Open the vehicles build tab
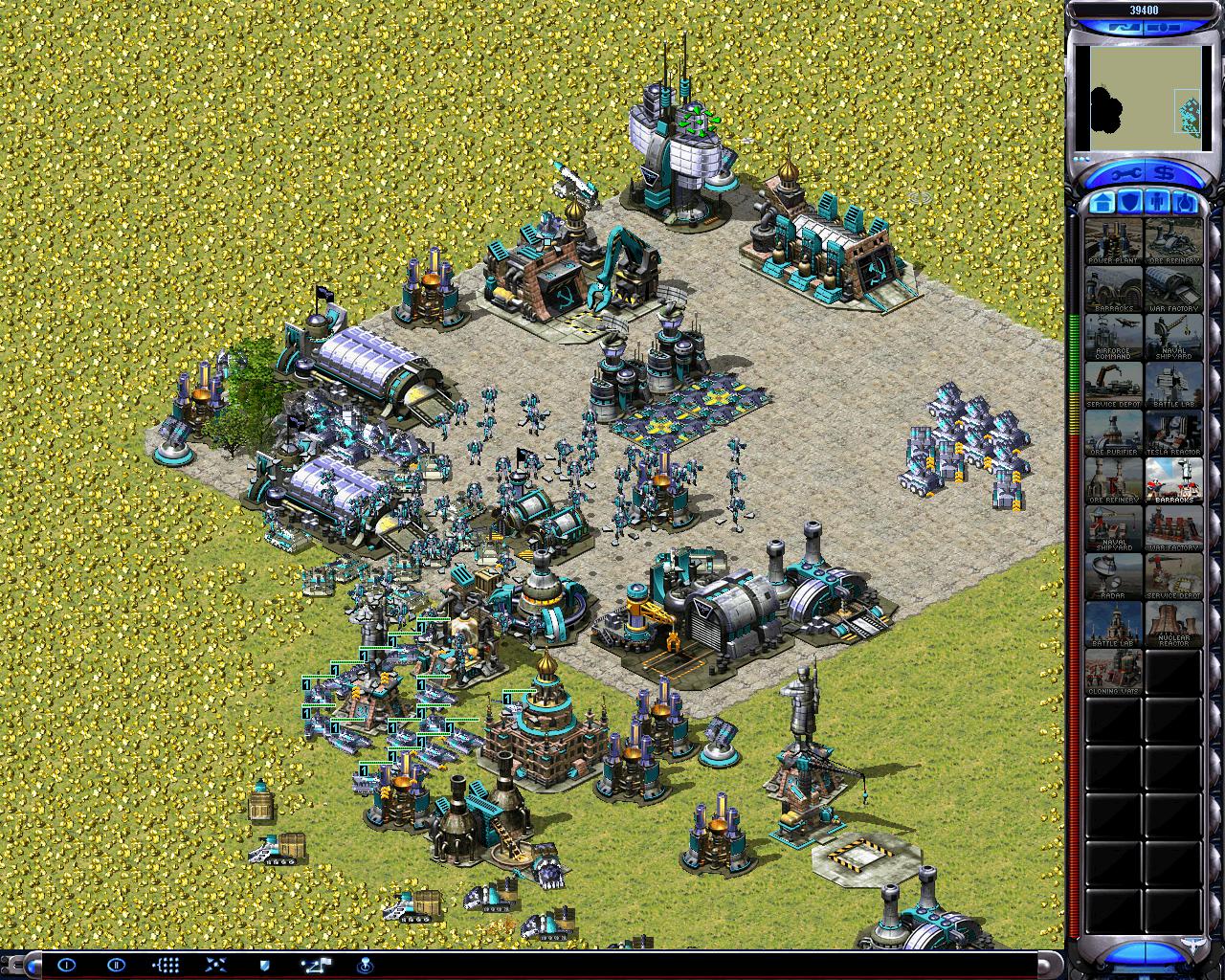The height and width of the screenshot is (980, 1225). coord(1185,202)
